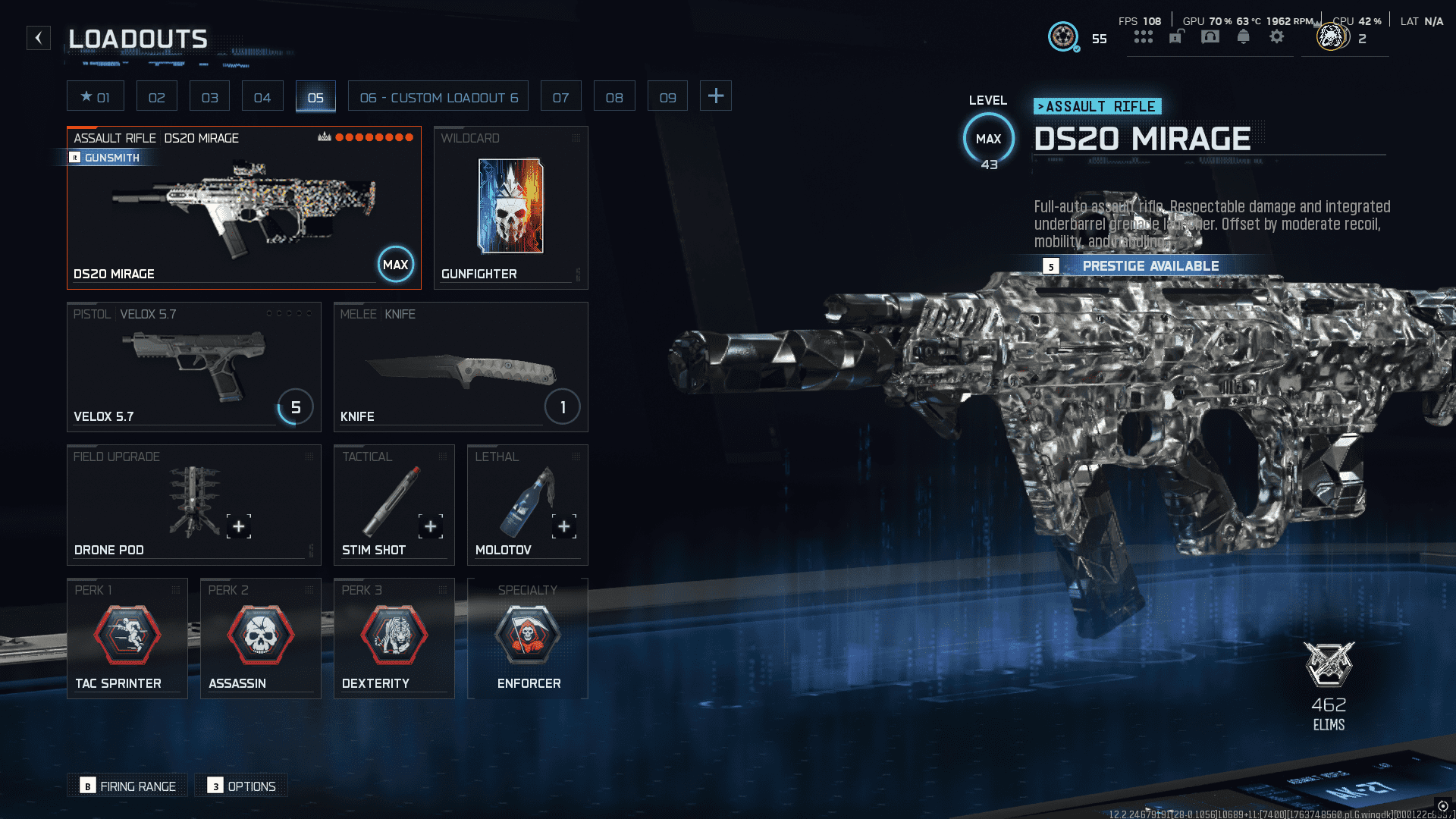Open the Gunfighter wildcard slot
Viewport: 1456px width, 819px height.
click(510, 208)
